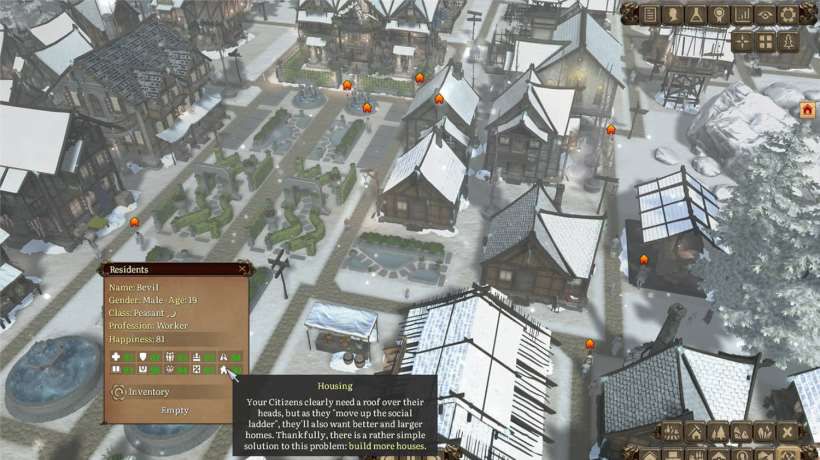Toggle the eye view options

[765, 14]
